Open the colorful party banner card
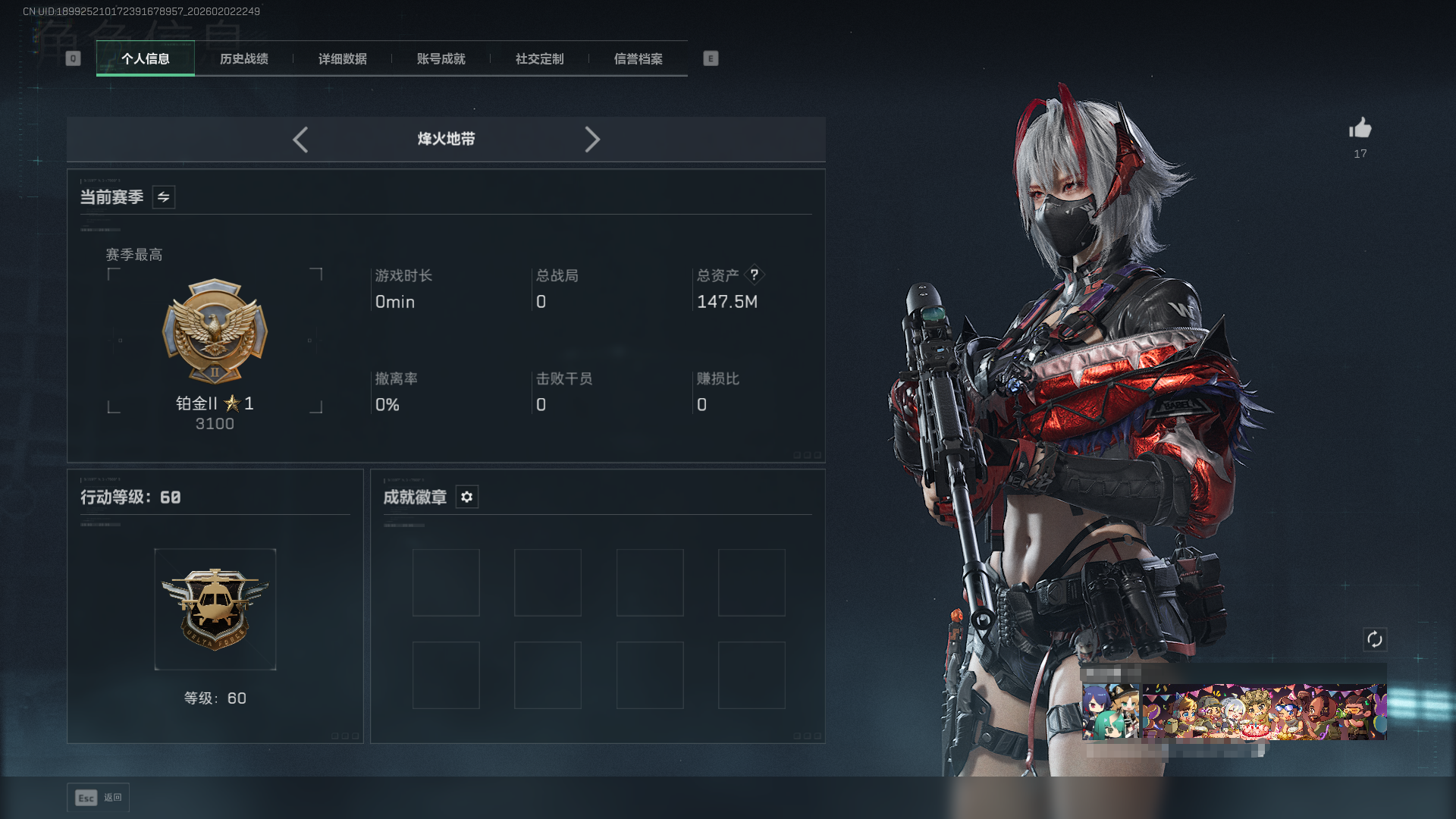This screenshot has height=819, width=1456. pos(1264,711)
